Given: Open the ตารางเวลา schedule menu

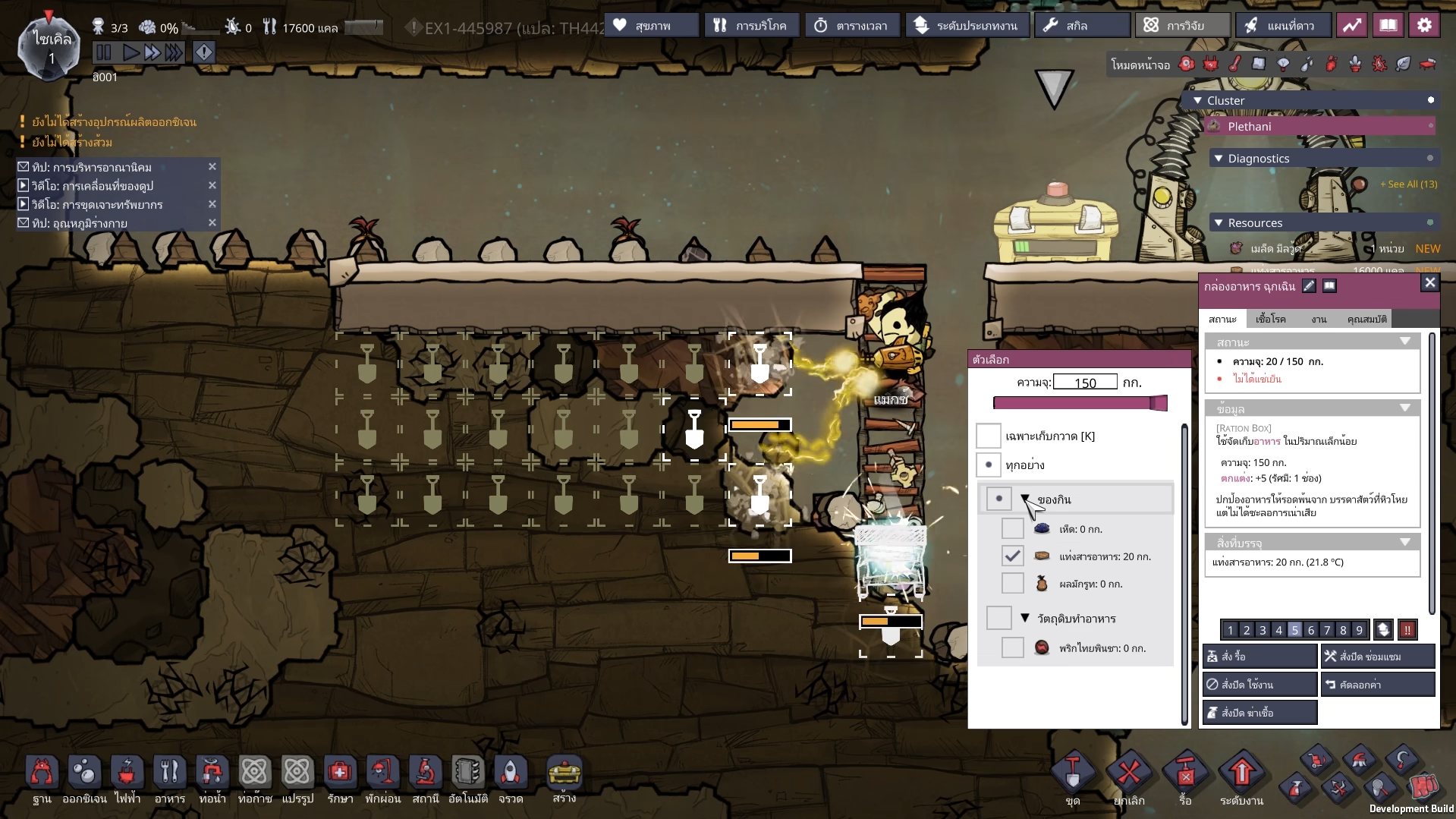Looking at the screenshot, I should pyautogui.click(x=854, y=26).
